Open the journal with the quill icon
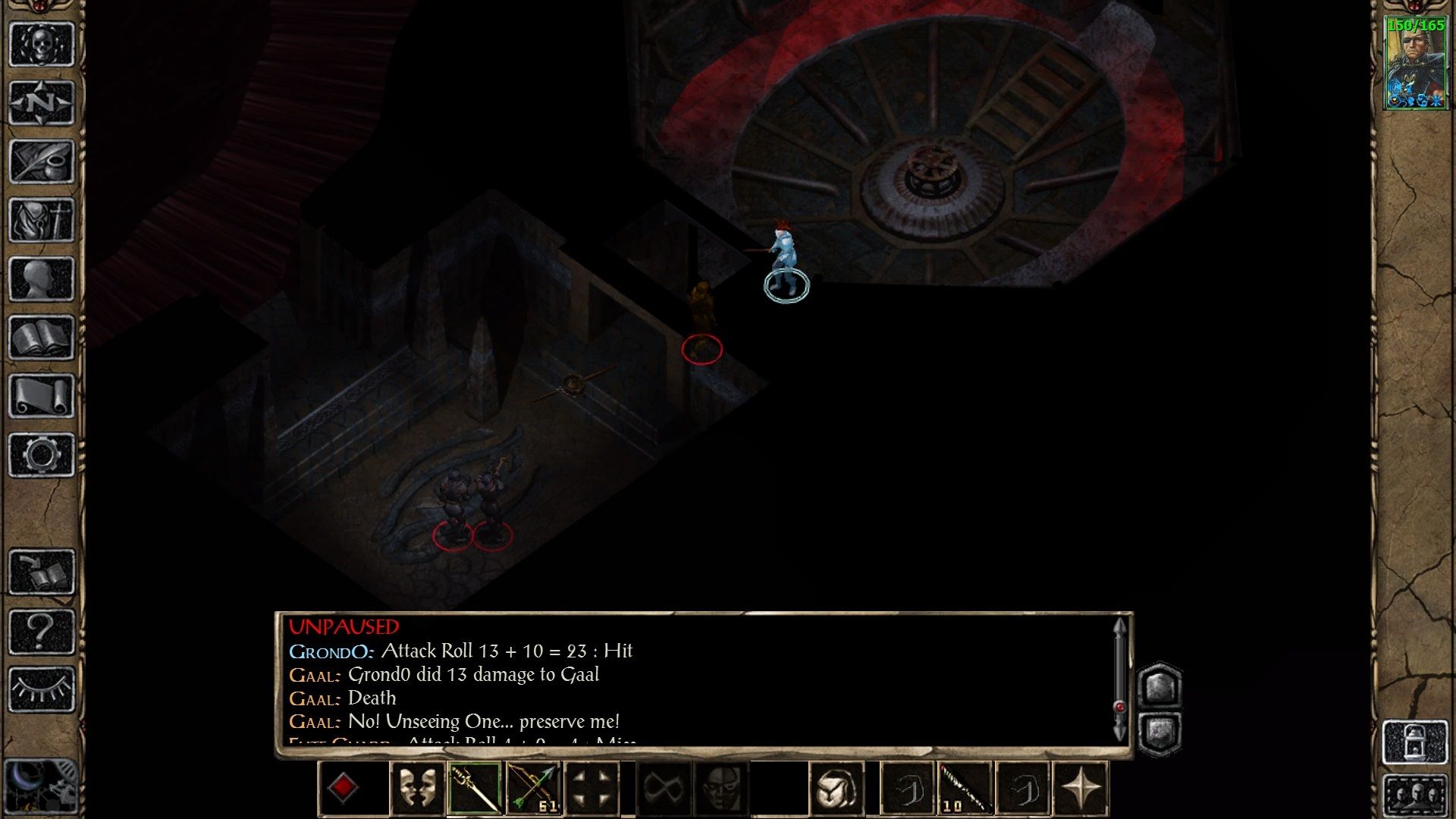Screen dimensions: 1456x819 42,161
